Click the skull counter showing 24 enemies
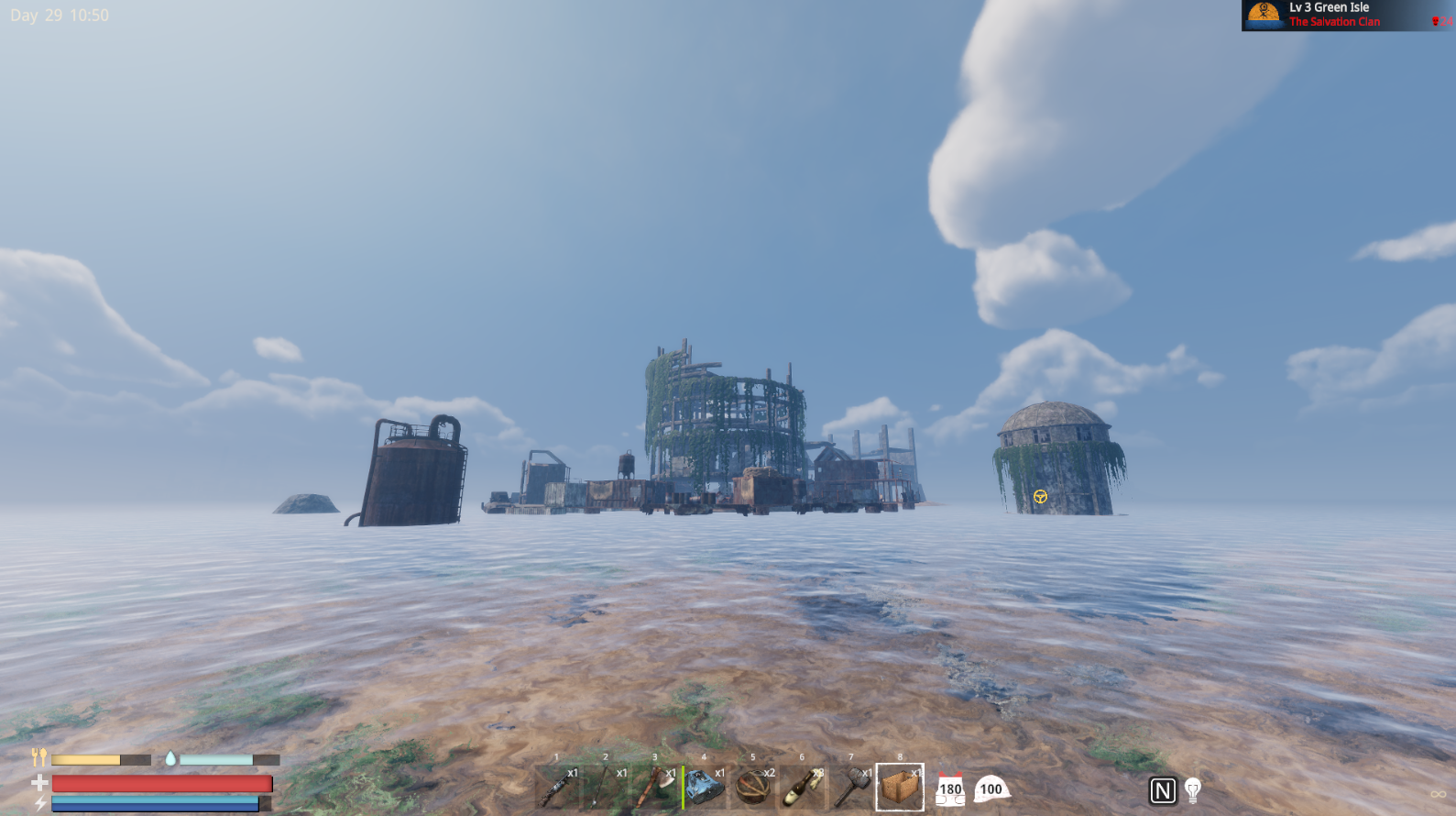Screen dimensions: 1456x816 tap(1442, 21)
